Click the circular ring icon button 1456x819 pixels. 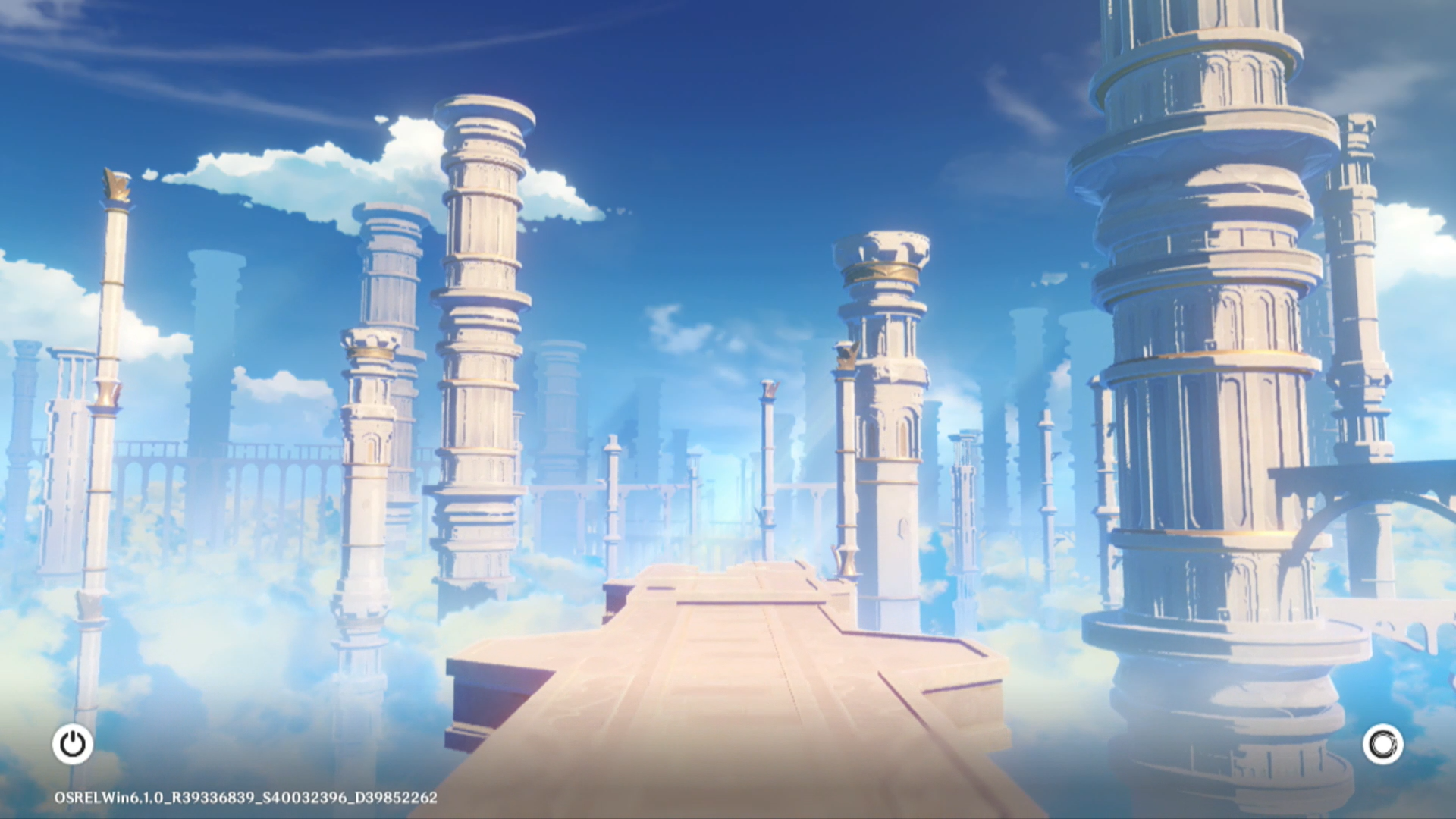tap(1382, 744)
